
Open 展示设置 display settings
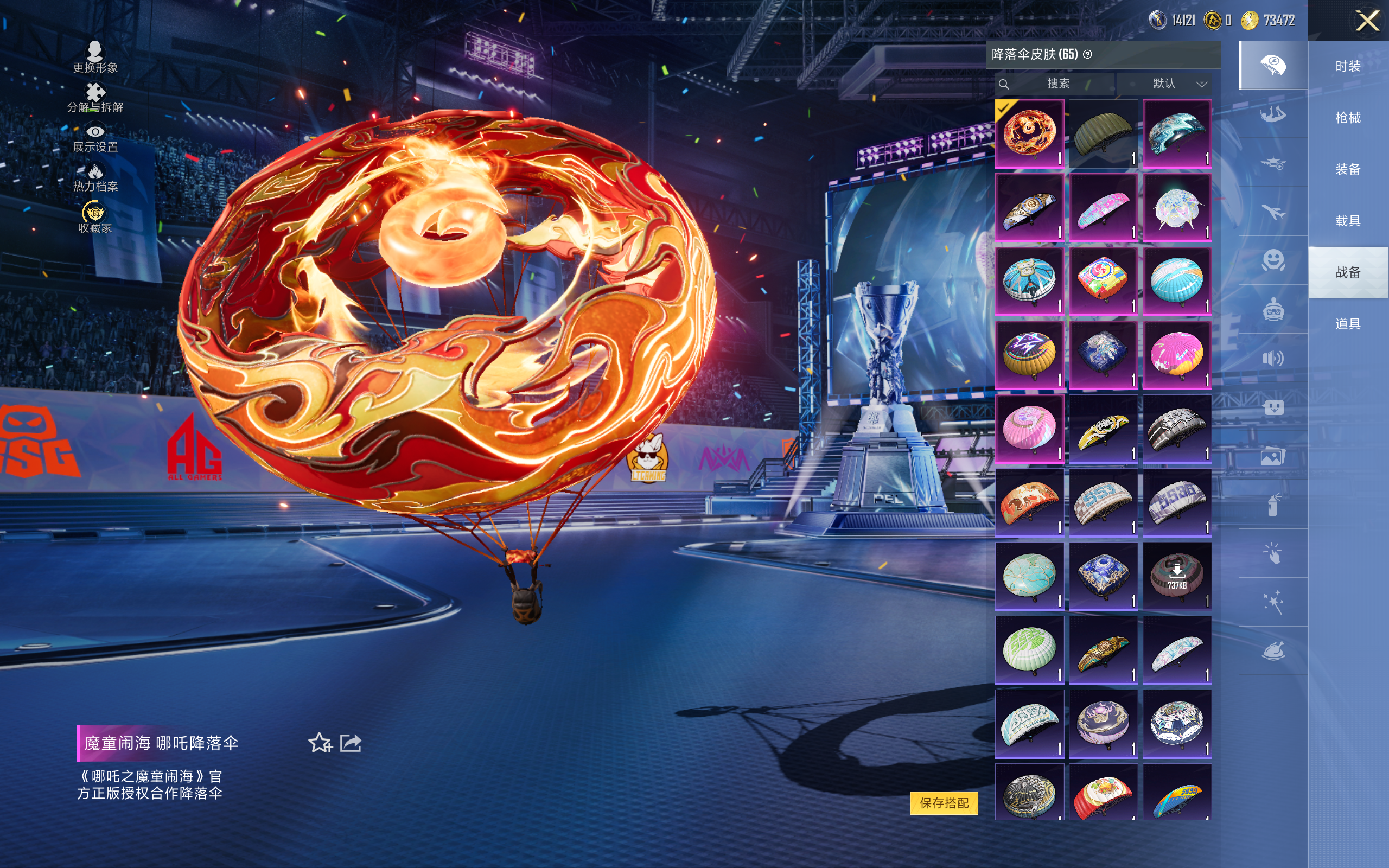95,138
